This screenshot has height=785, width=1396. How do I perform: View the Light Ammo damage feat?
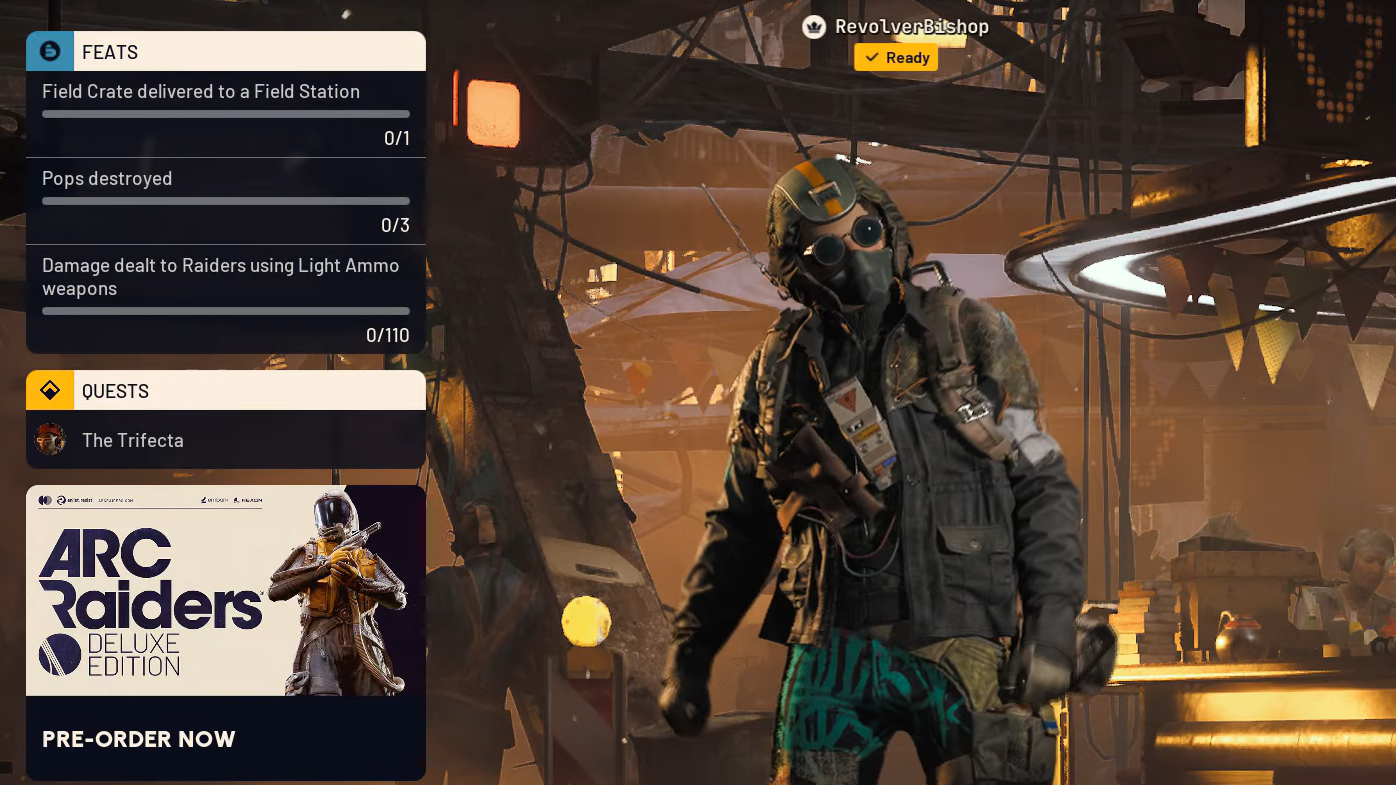(x=226, y=298)
